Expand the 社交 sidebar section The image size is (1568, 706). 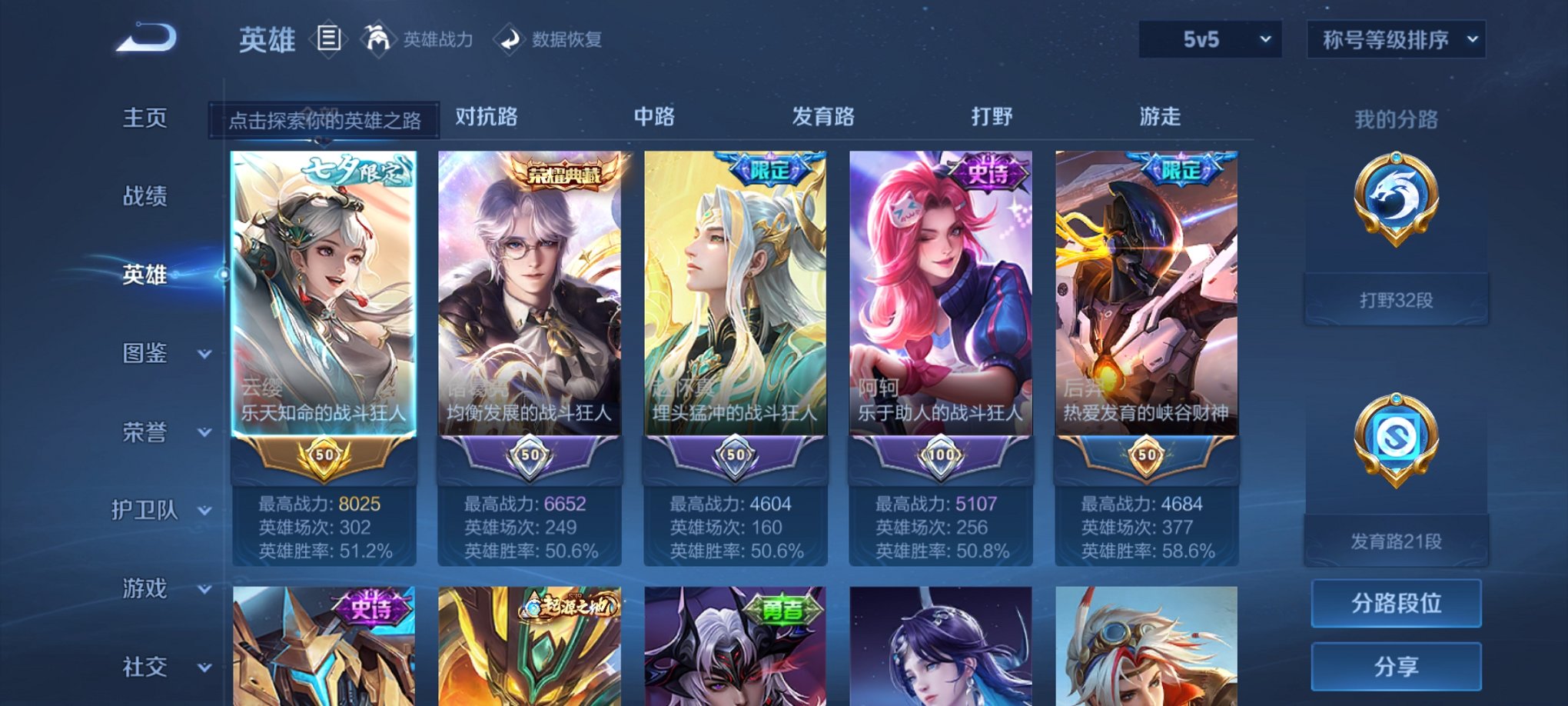click(x=158, y=666)
